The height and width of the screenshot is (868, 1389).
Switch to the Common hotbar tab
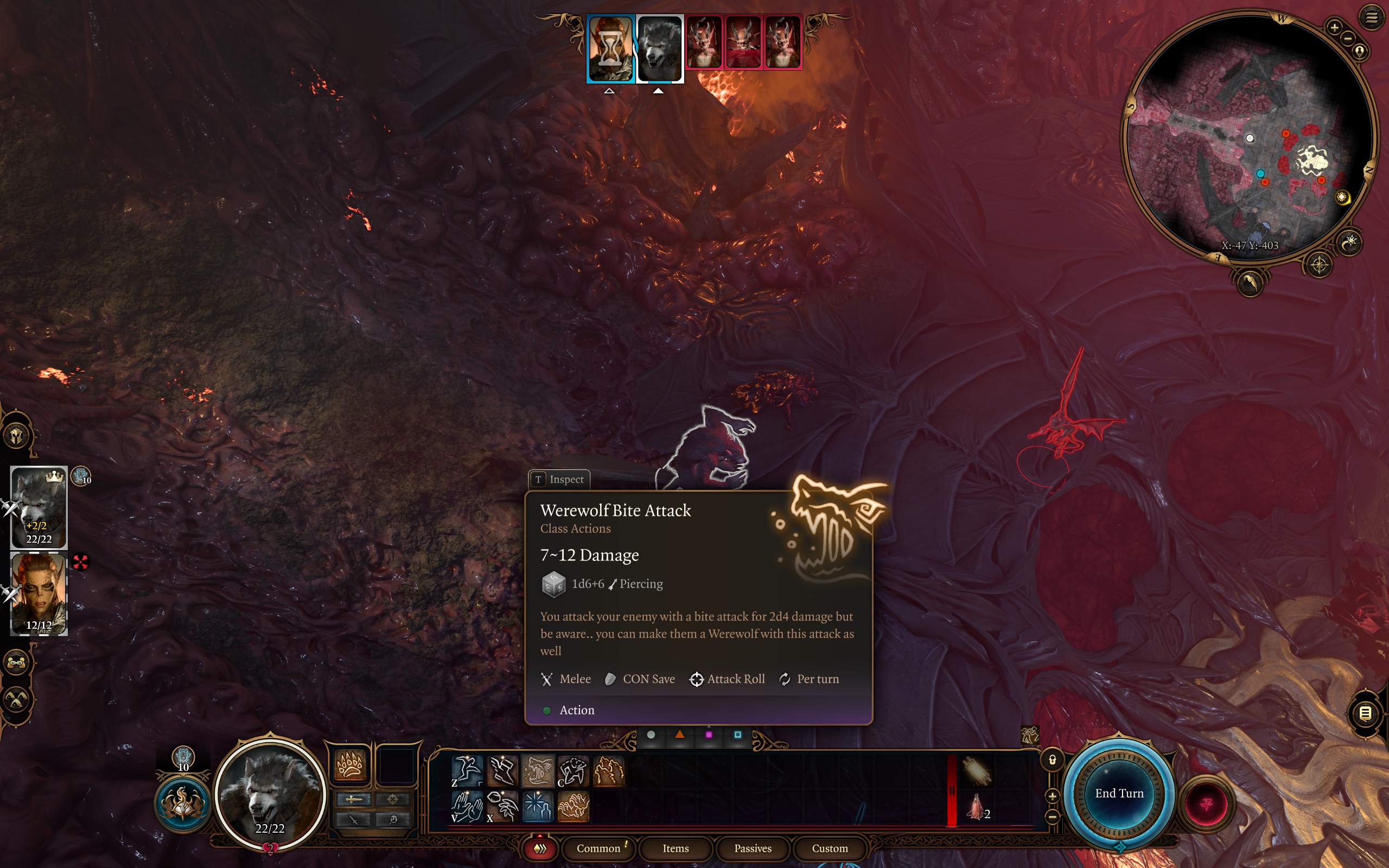pos(598,848)
